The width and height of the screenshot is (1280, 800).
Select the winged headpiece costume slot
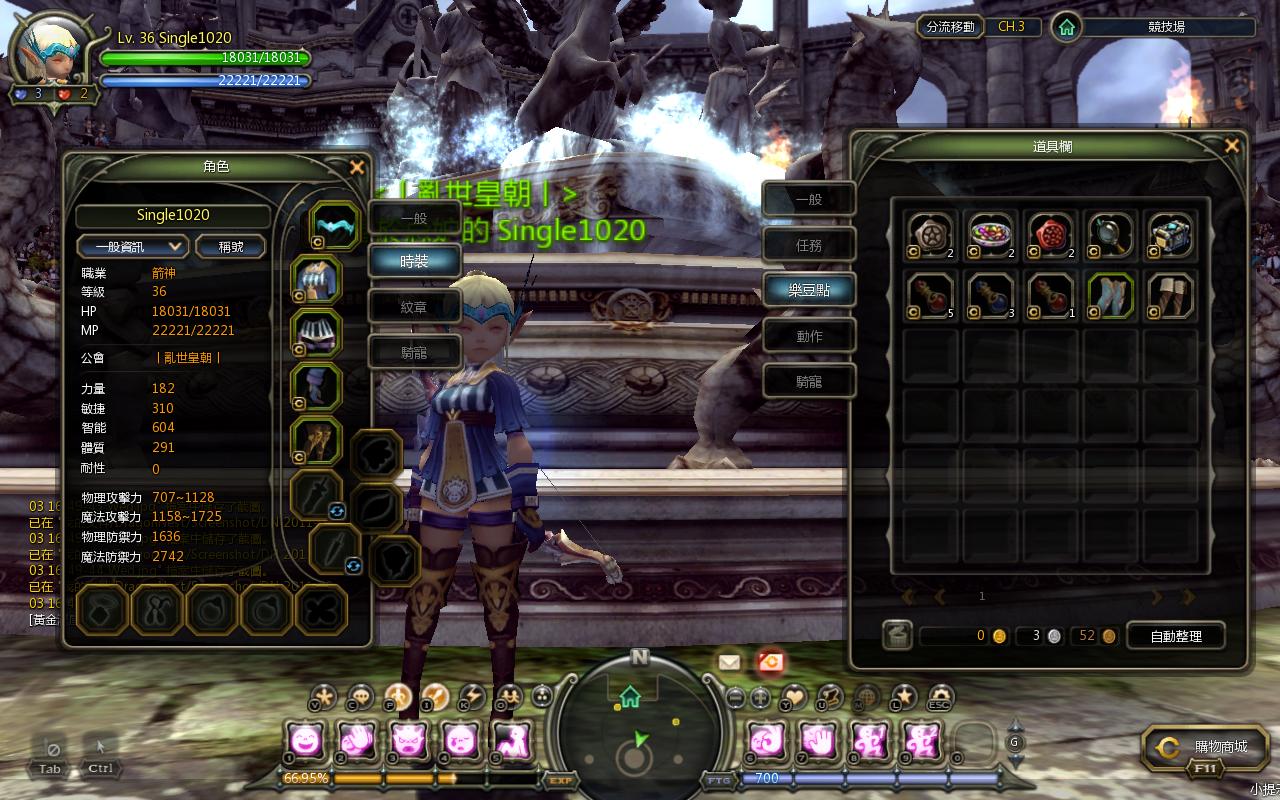(x=333, y=225)
